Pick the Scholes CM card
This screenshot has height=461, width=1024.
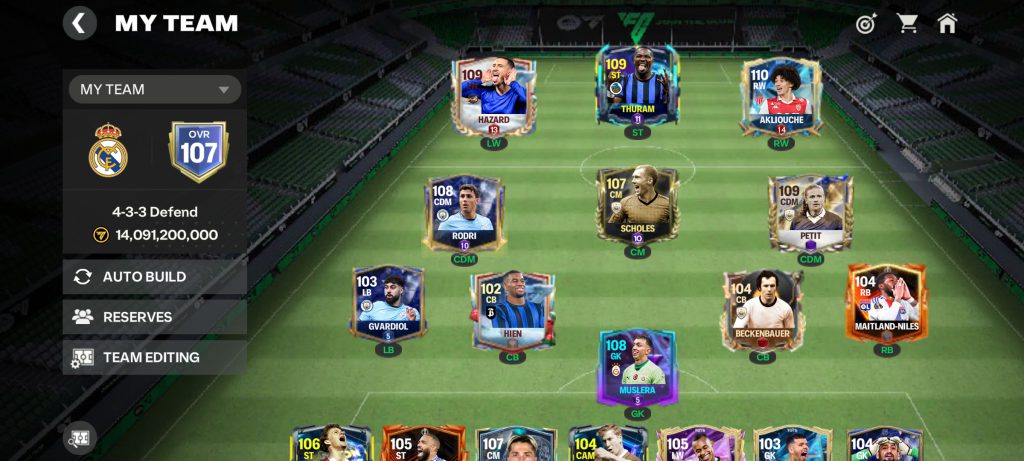pos(637,203)
